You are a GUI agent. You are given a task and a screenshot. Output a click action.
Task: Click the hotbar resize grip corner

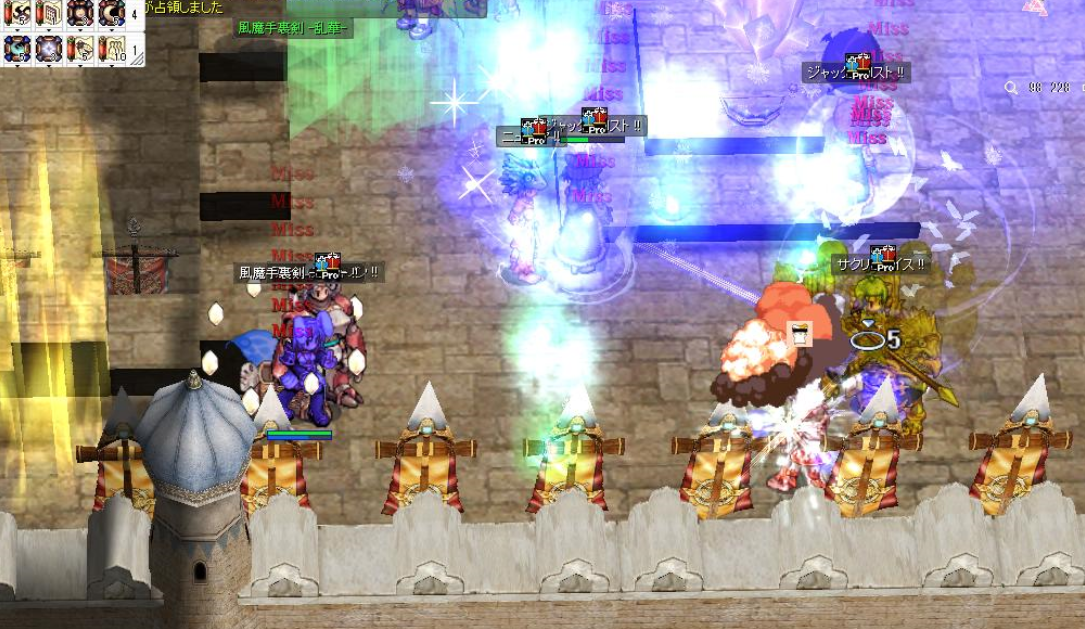click(138, 58)
